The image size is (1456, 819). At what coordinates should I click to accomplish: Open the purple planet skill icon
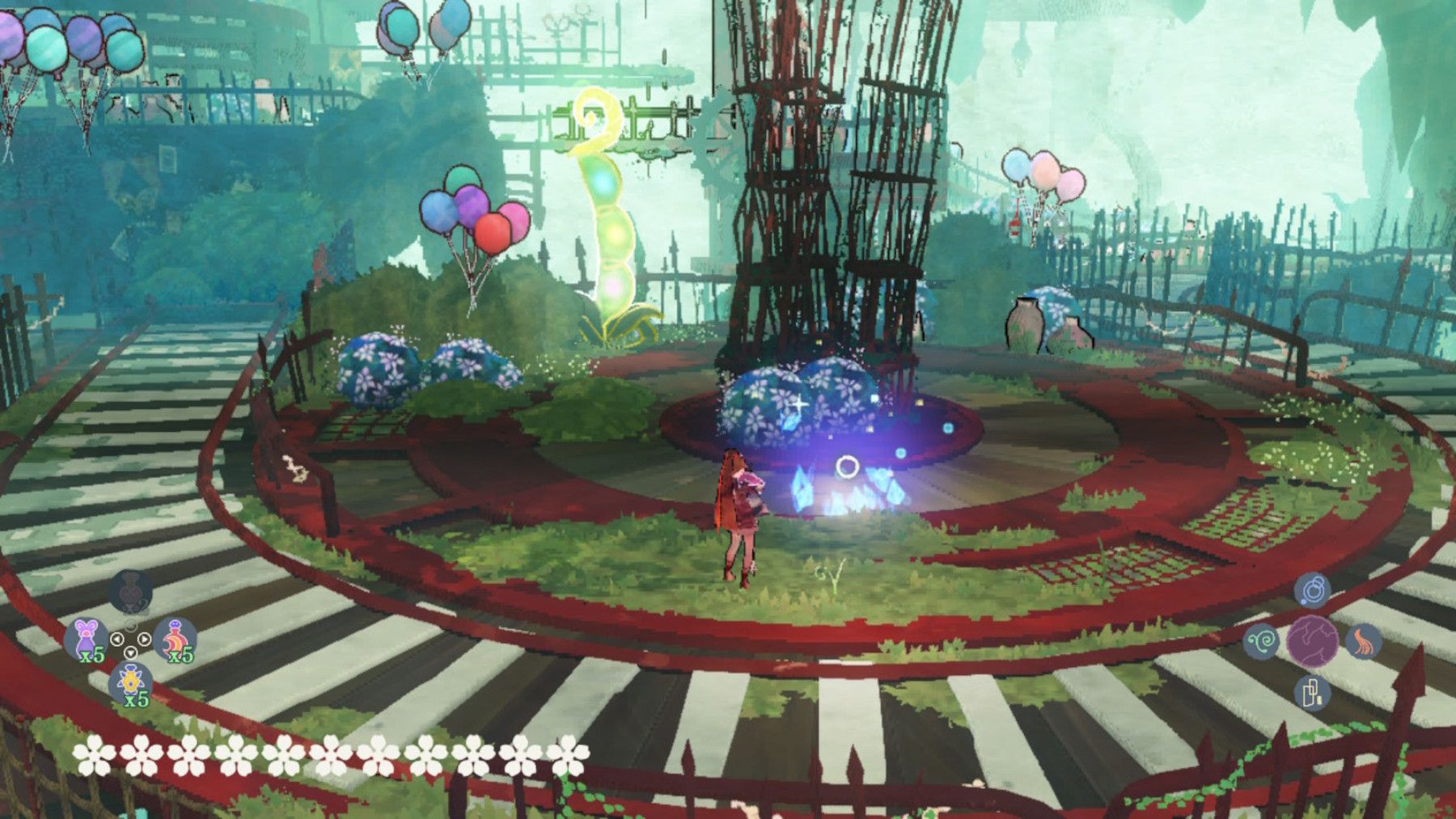(x=1313, y=641)
